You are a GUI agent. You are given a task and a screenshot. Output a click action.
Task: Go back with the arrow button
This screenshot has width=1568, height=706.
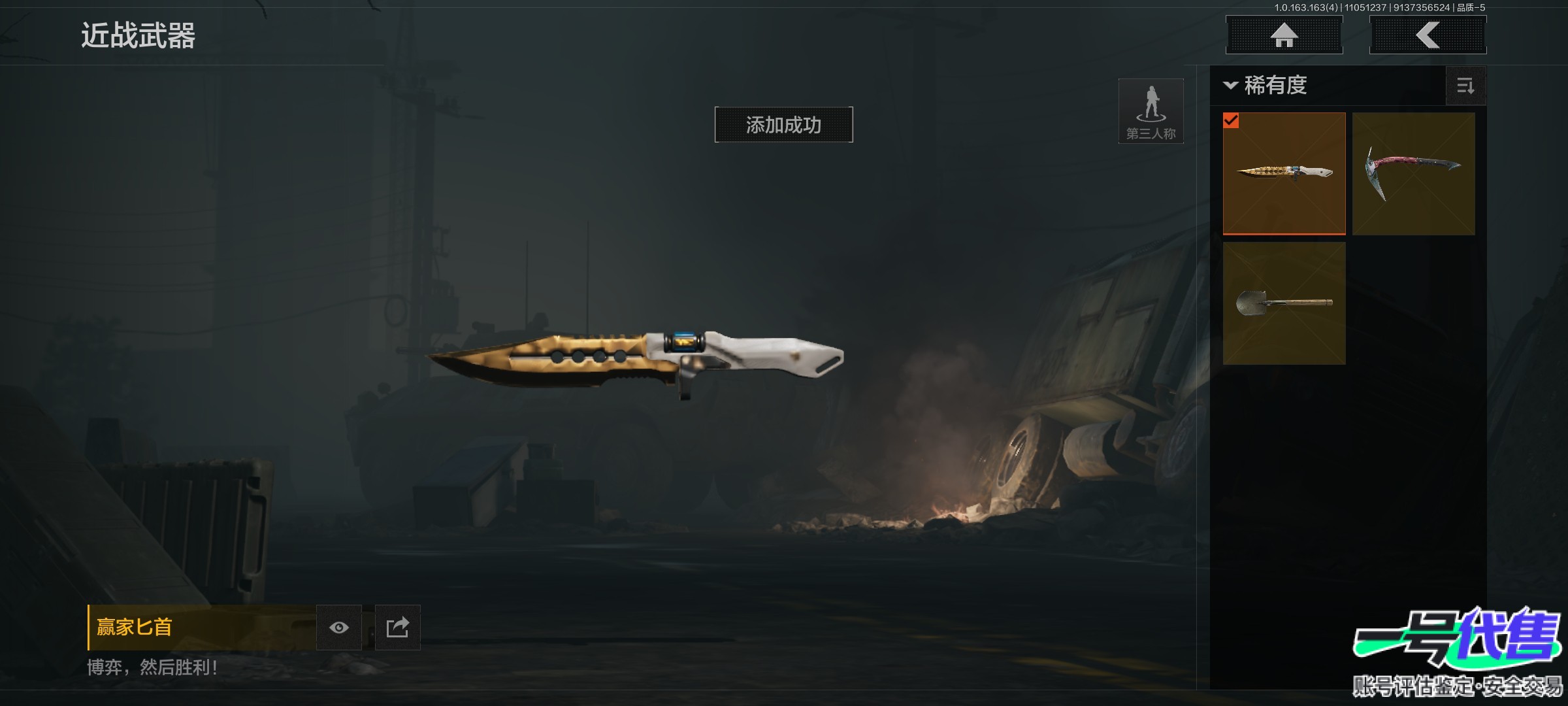[x=1428, y=35]
